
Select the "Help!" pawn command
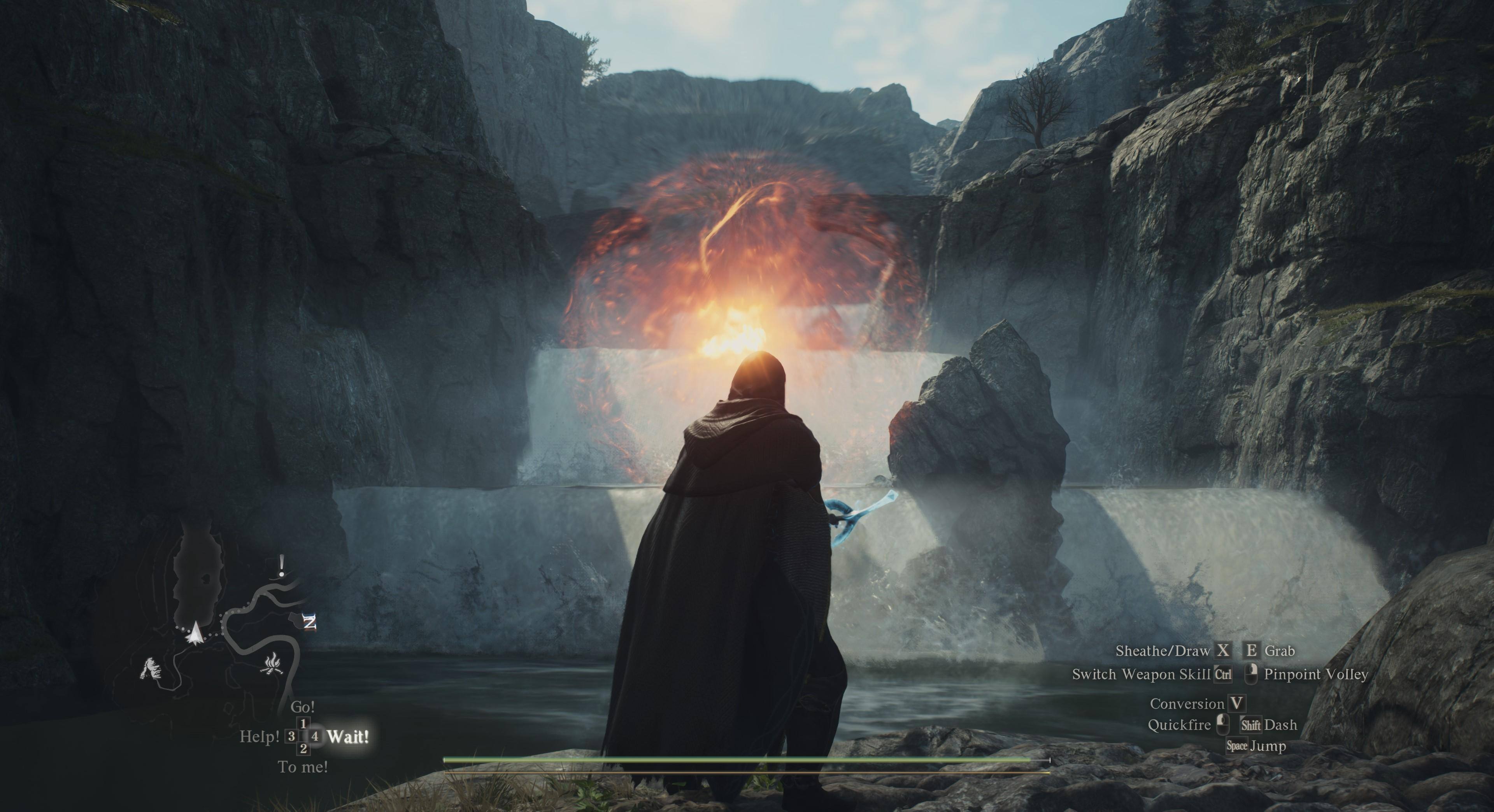coord(260,737)
